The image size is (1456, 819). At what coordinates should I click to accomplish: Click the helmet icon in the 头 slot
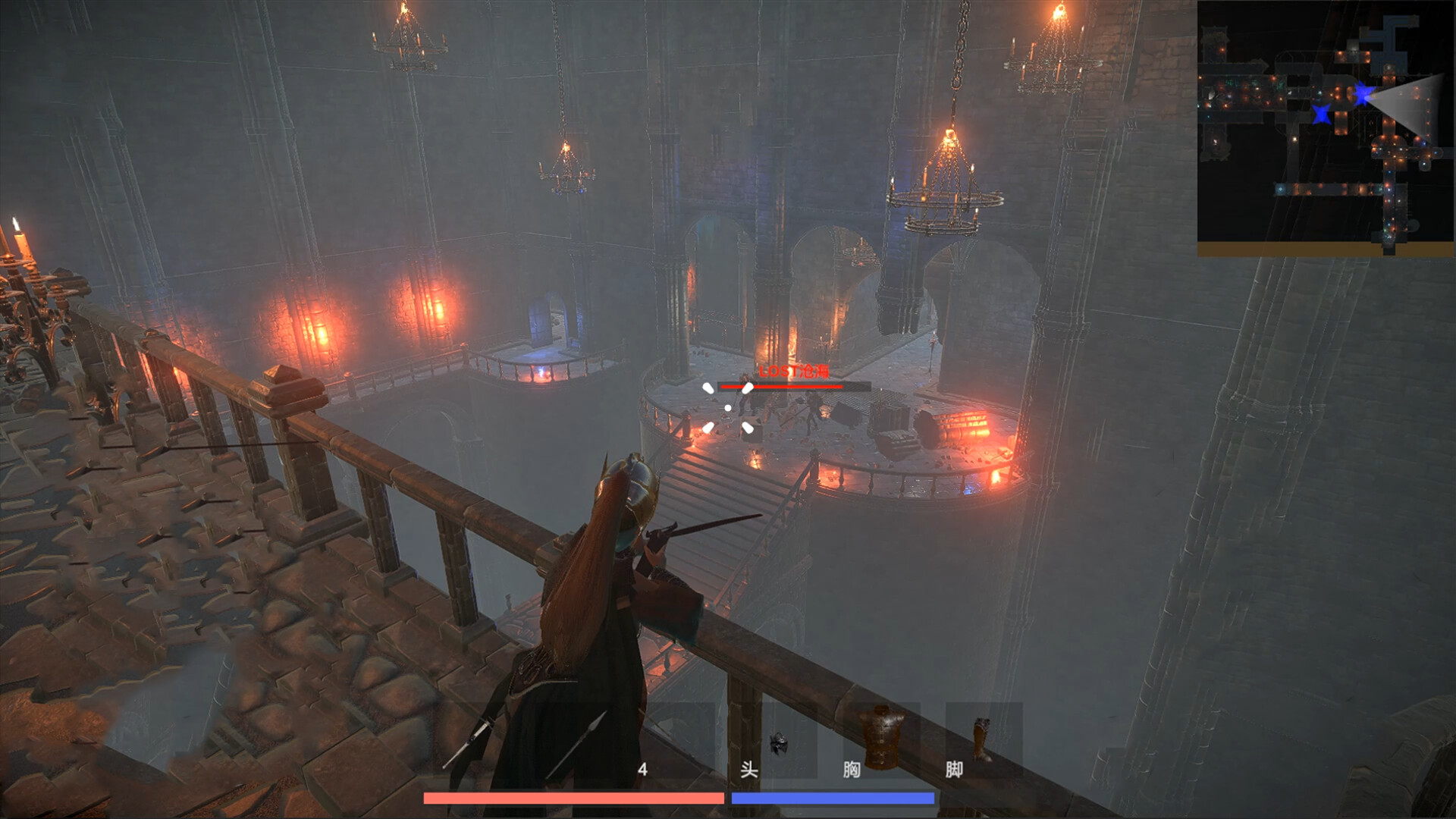pyautogui.click(x=780, y=741)
